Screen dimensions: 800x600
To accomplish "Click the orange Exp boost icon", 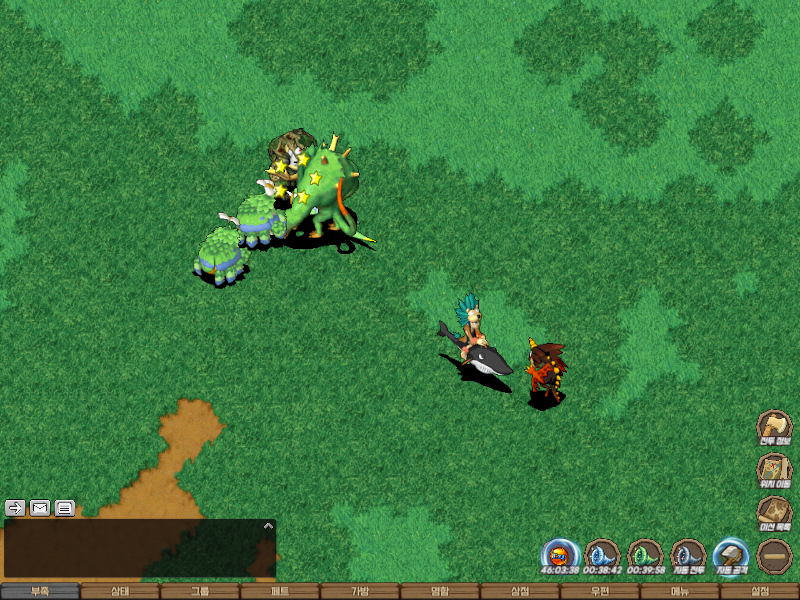I will (x=560, y=556).
